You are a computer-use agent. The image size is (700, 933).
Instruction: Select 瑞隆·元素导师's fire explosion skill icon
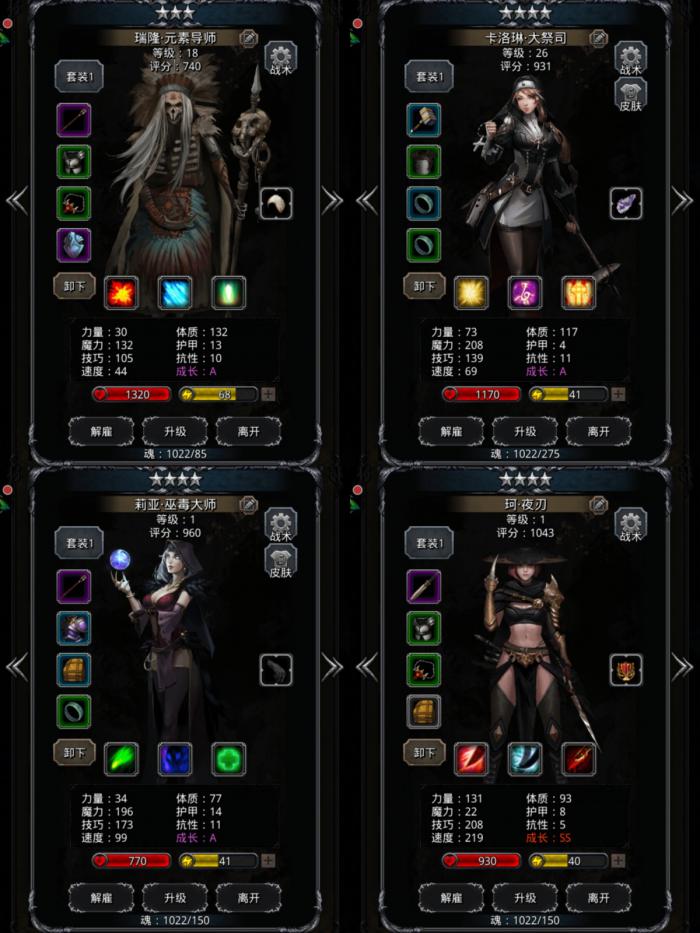(122, 291)
